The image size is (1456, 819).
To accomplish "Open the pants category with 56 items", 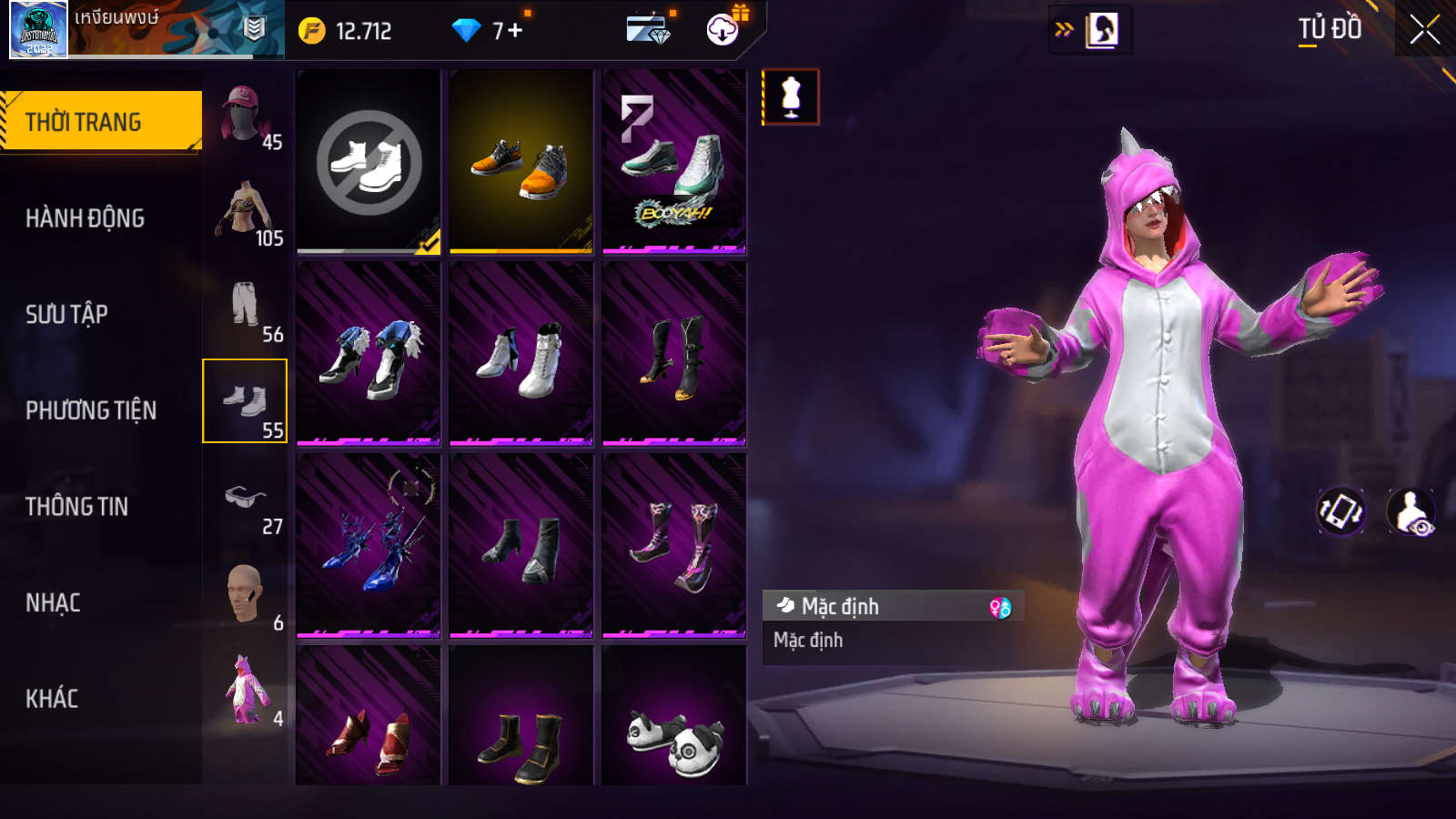I will (245, 306).
